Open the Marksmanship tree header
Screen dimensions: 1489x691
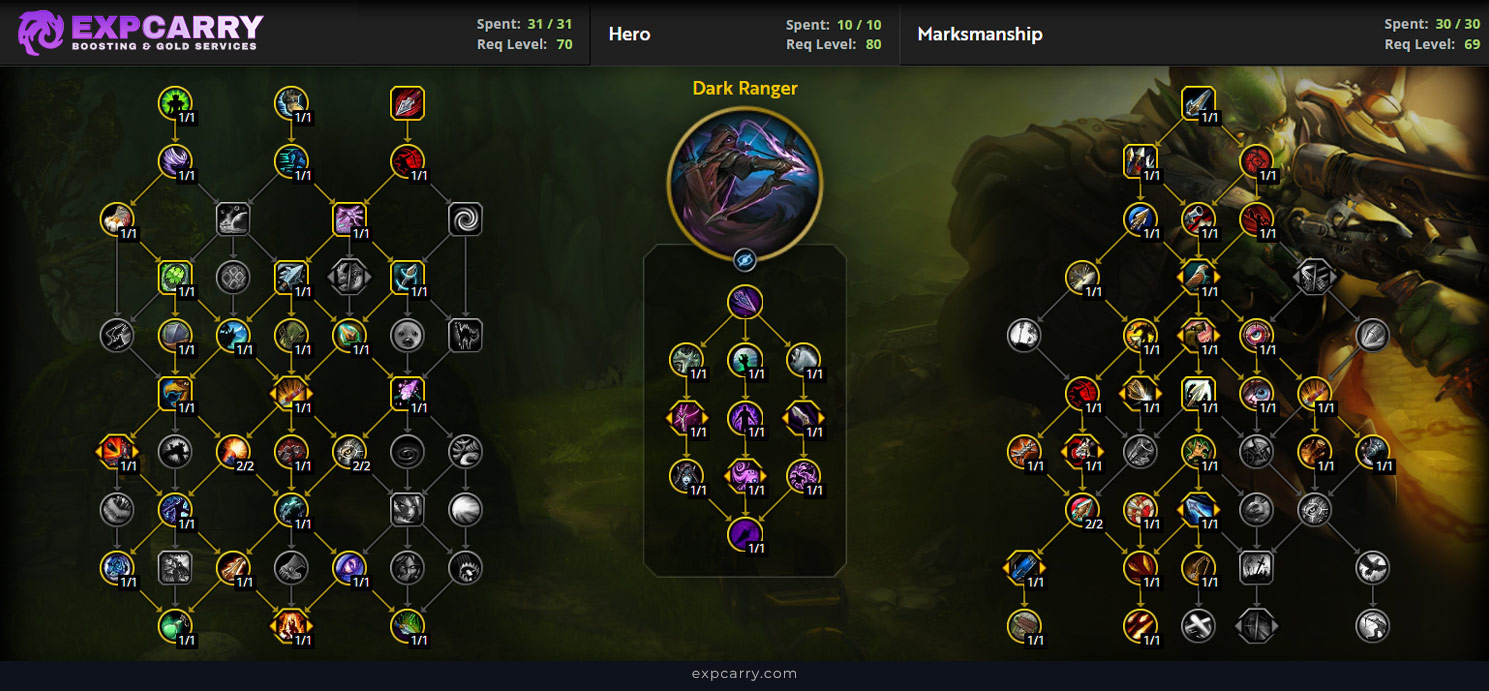click(980, 34)
